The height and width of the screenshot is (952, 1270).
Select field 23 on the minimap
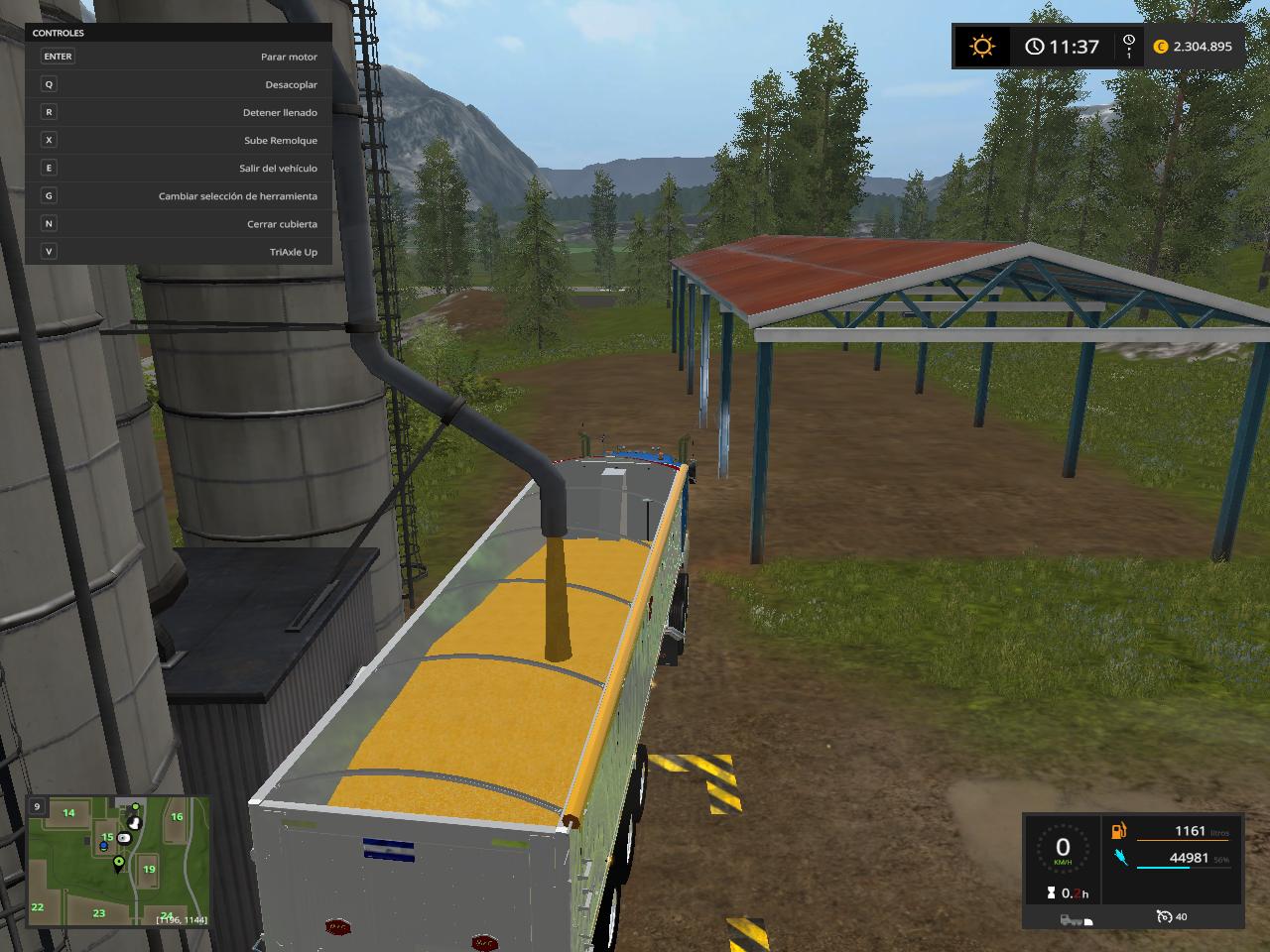[x=99, y=912]
